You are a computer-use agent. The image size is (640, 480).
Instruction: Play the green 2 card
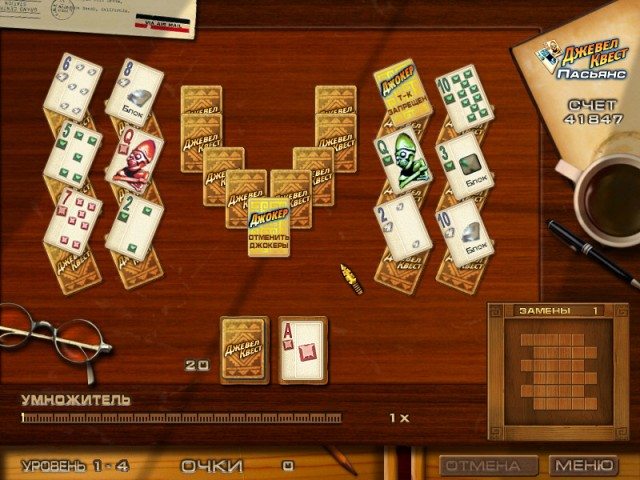pos(134,225)
